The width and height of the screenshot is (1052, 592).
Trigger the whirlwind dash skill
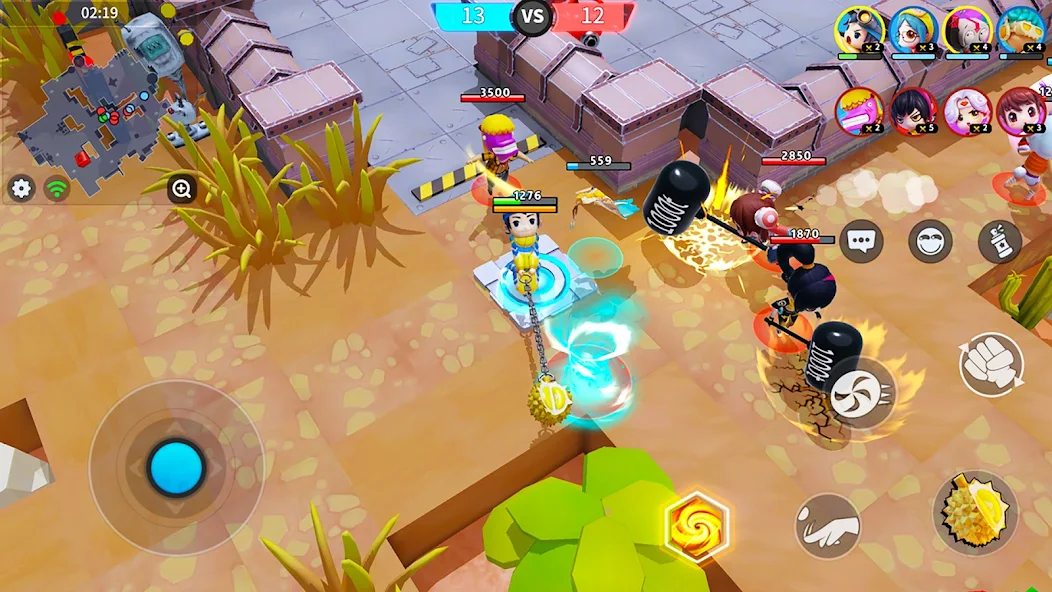pyautogui.click(x=861, y=392)
